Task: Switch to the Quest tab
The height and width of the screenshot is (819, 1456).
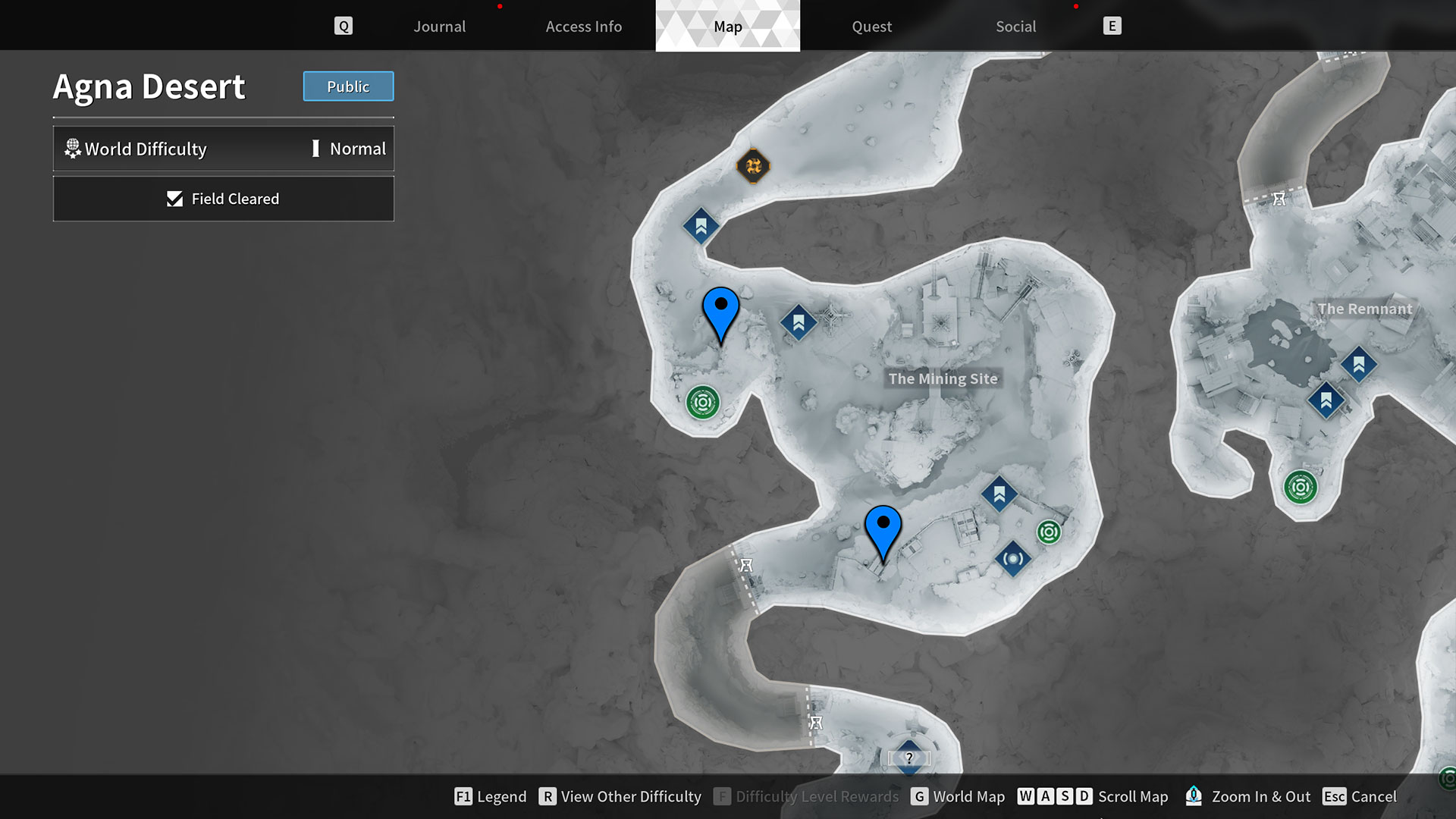Action: (871, 26)
